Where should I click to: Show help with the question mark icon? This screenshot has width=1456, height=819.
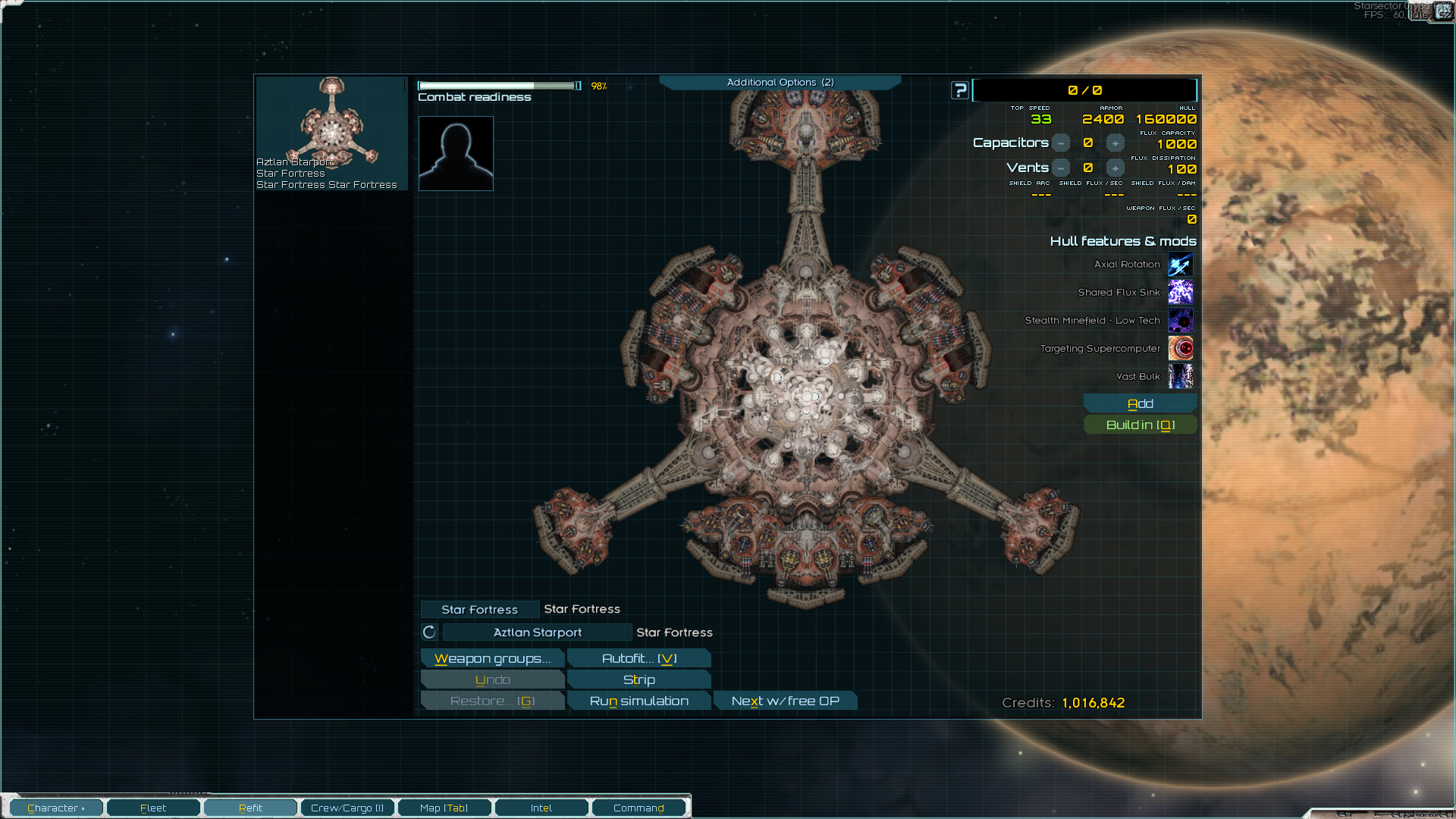point(960,90)
